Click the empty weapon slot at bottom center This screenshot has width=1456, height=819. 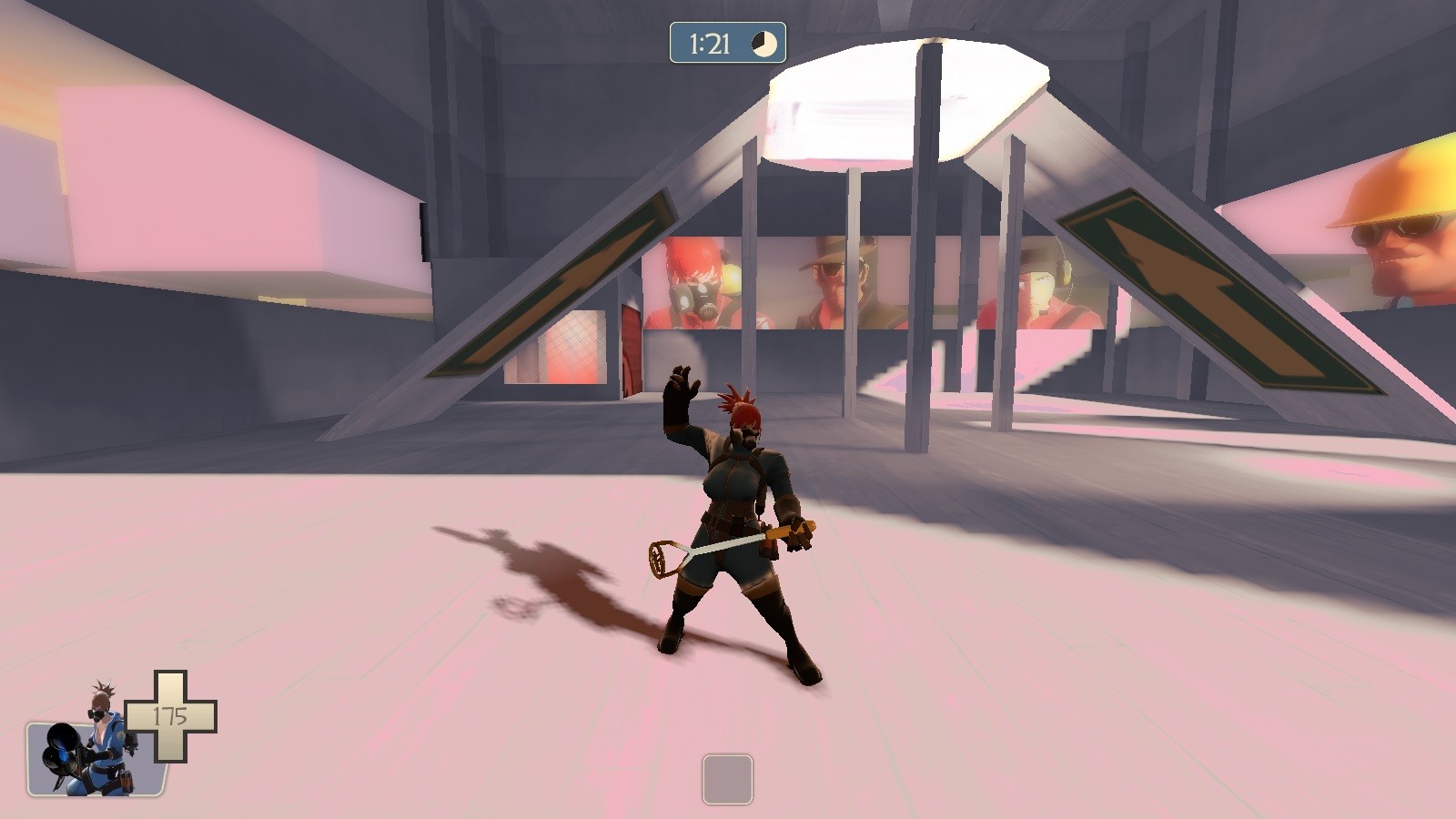point(726,779)
